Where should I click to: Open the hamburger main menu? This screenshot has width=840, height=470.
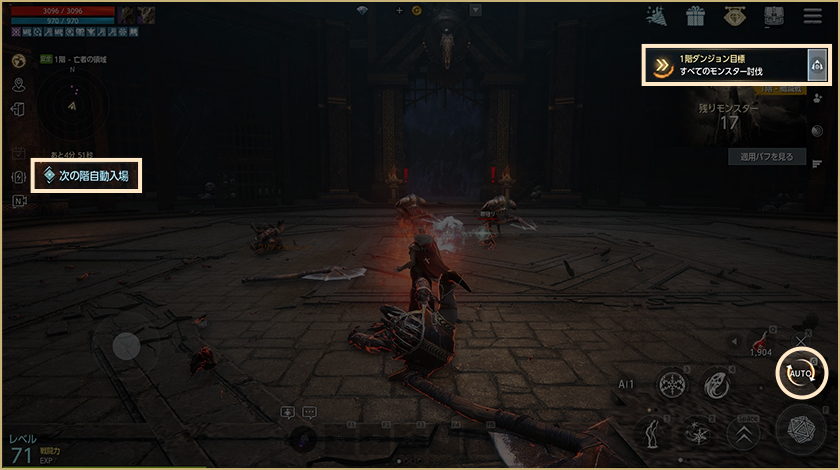812,16
